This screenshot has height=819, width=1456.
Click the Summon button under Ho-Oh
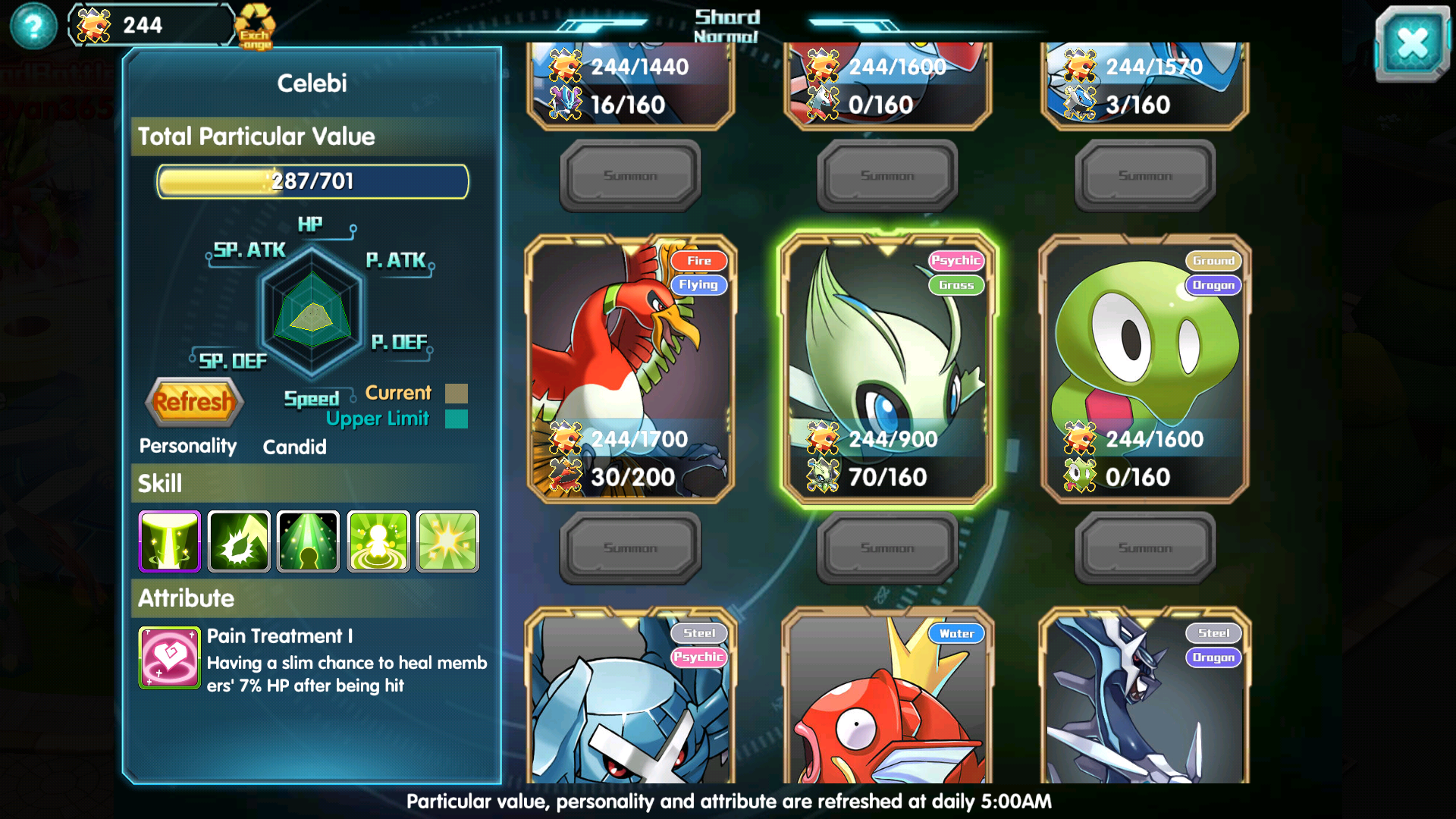pos(630,548)
